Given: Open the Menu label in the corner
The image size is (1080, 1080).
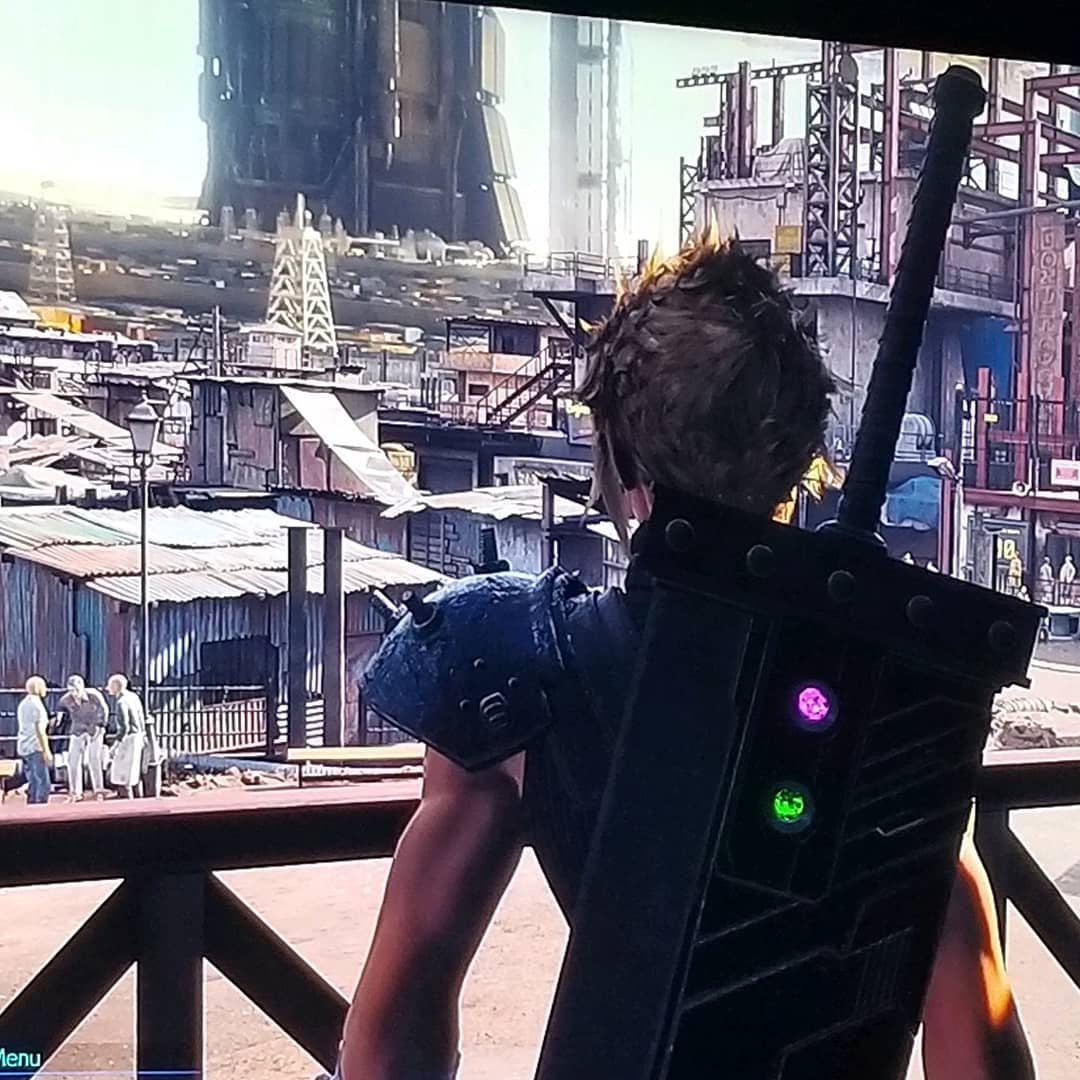Looking at the screenshot, I should pyautogui.click(x=20, y=1058).
